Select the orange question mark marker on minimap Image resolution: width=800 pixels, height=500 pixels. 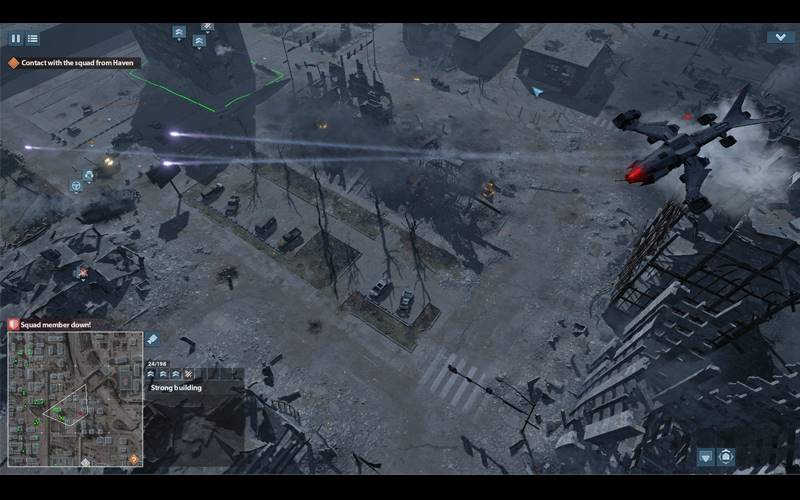[133, 459]
